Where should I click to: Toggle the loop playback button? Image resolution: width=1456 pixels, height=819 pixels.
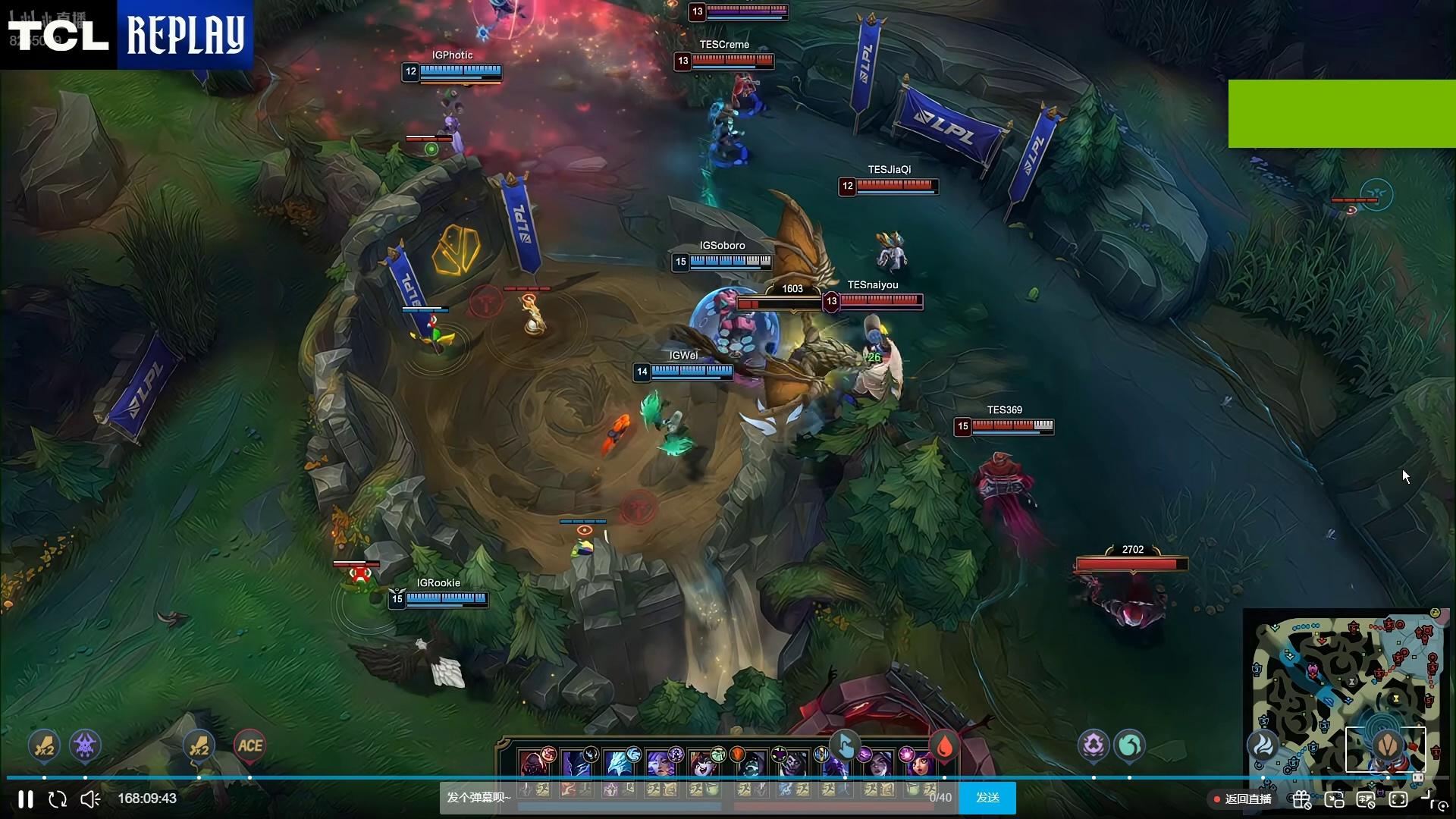(x=58, y=799)
